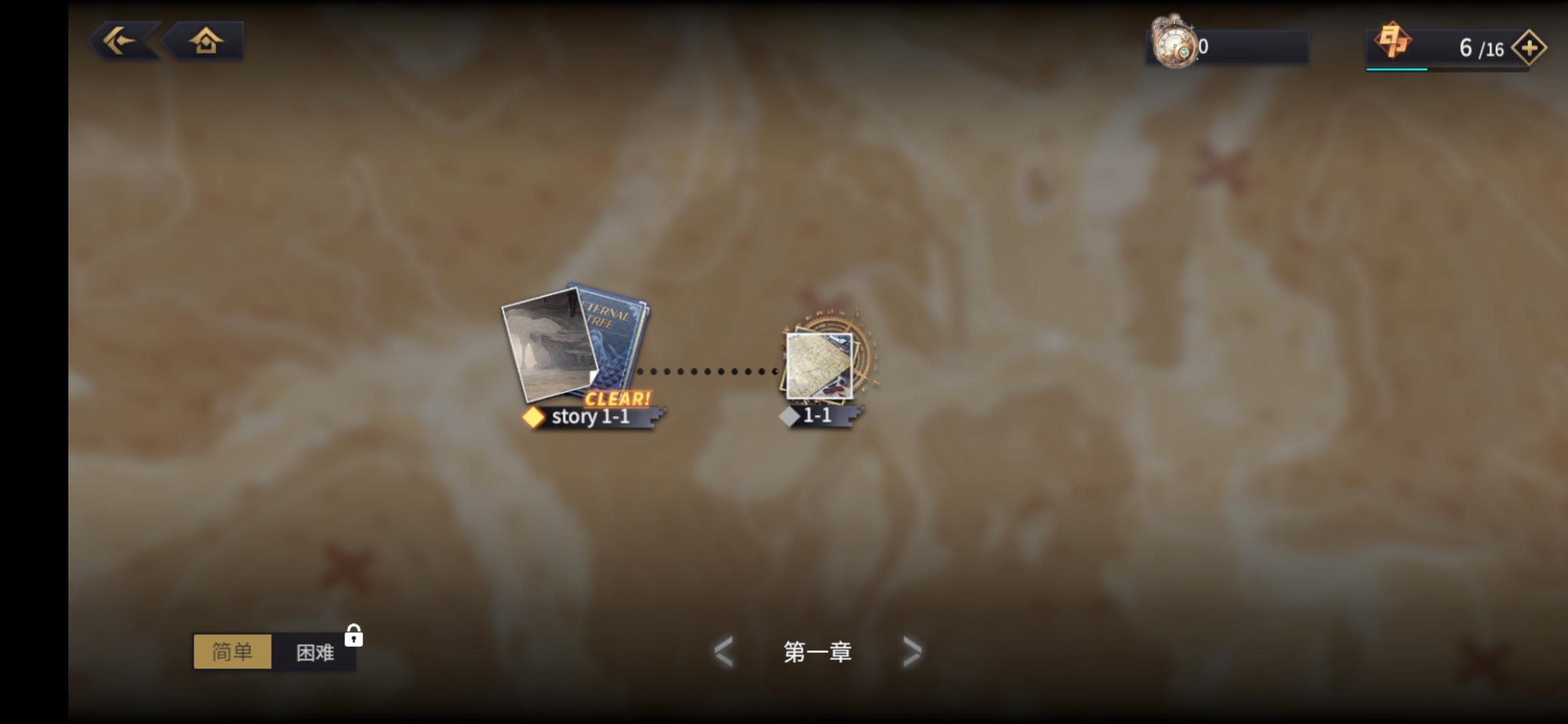Expand the next chapter with right arrow
Screen dimensions: 1568x724
911,651
